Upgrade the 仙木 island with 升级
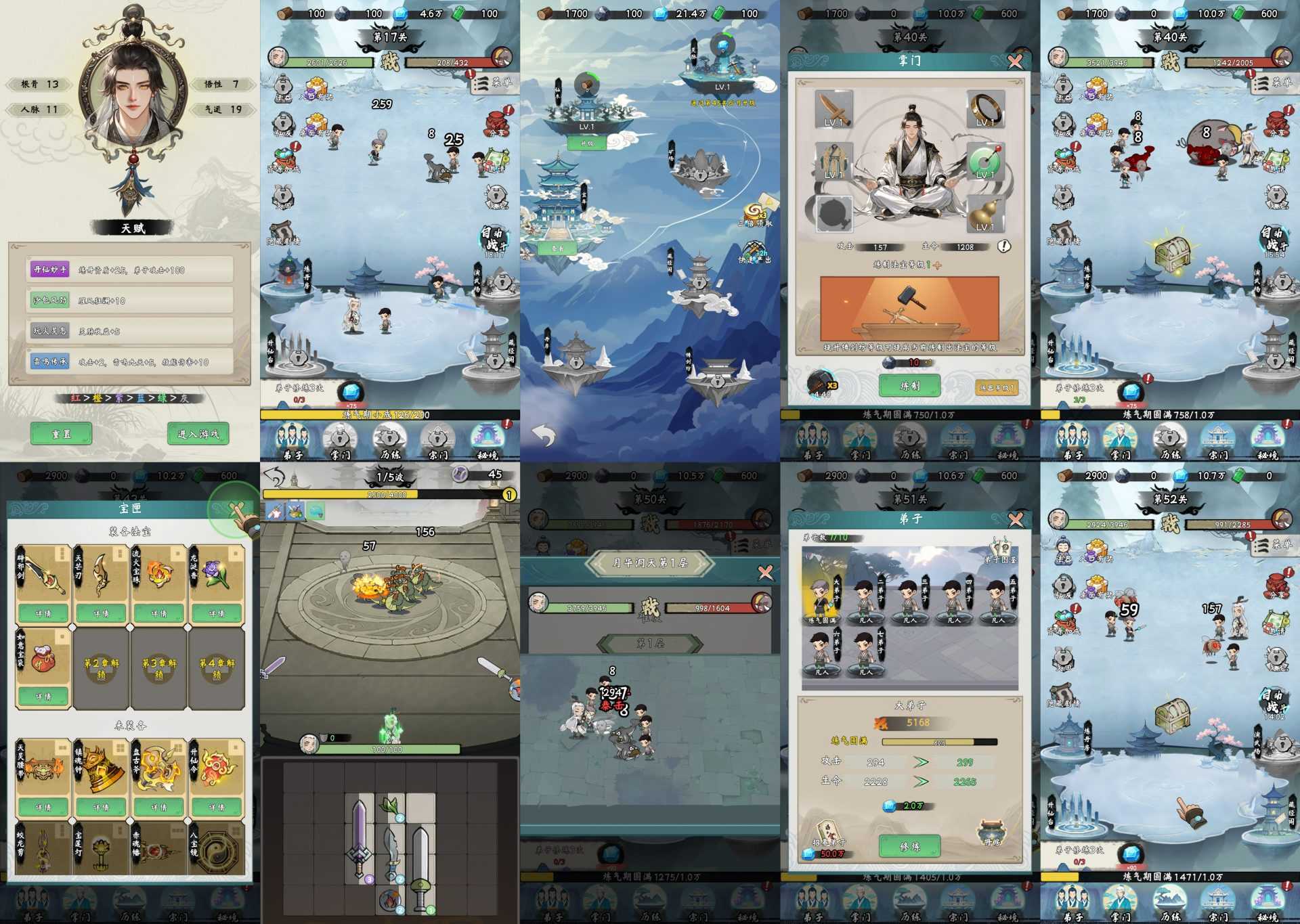The height and width of the screenshot is (924, 1300). [586, 144]
